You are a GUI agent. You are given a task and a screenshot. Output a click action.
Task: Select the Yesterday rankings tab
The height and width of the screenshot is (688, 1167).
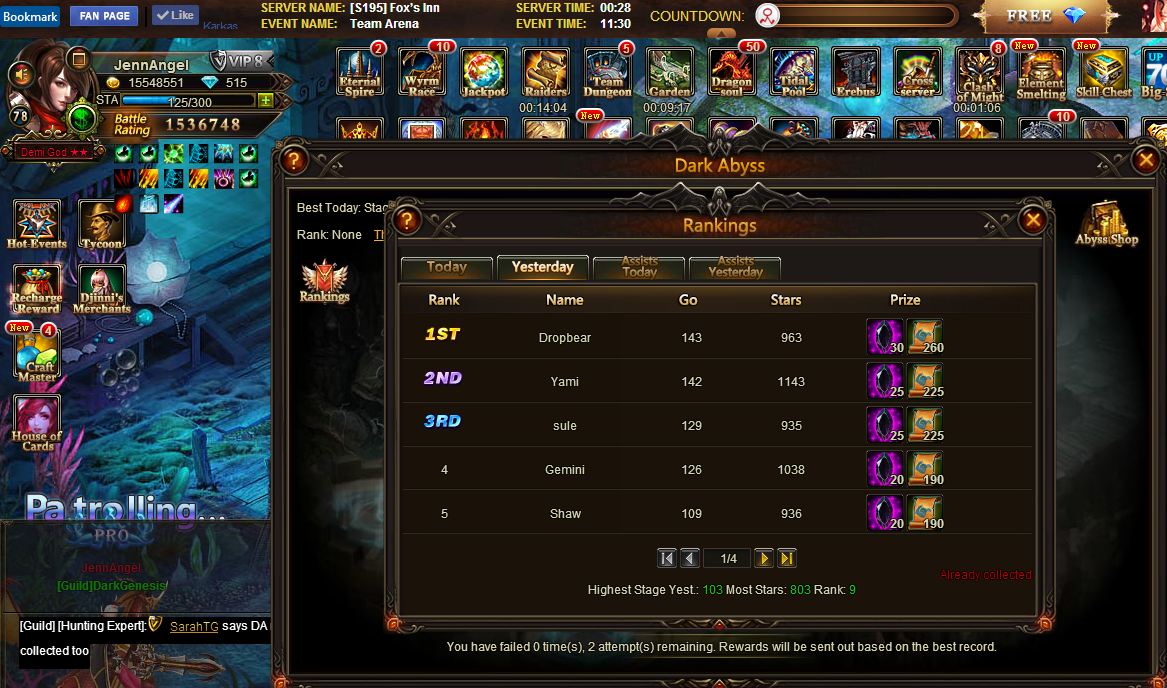542,268
